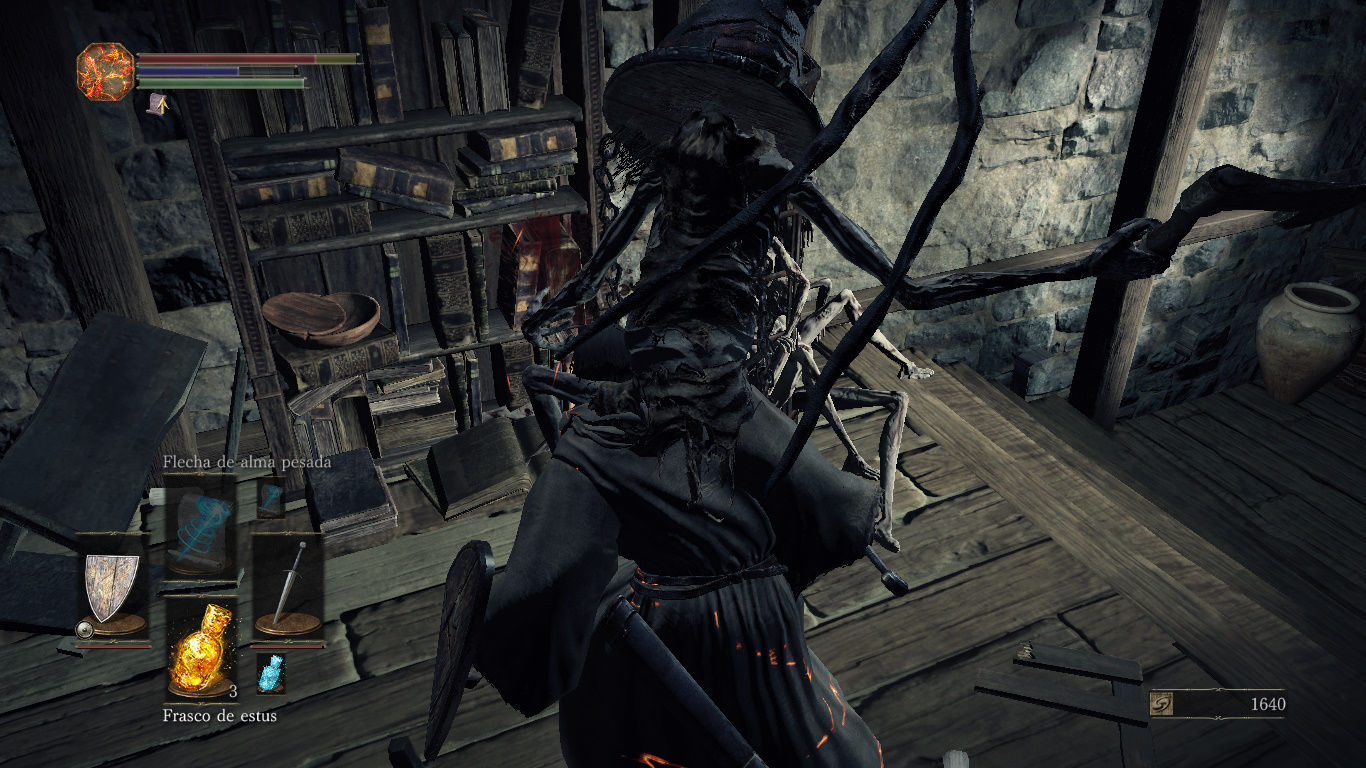Select the Flecha de alma pesada spell slot
Image resolution: width=1366 pixels, height=768 pixels.
200,525
